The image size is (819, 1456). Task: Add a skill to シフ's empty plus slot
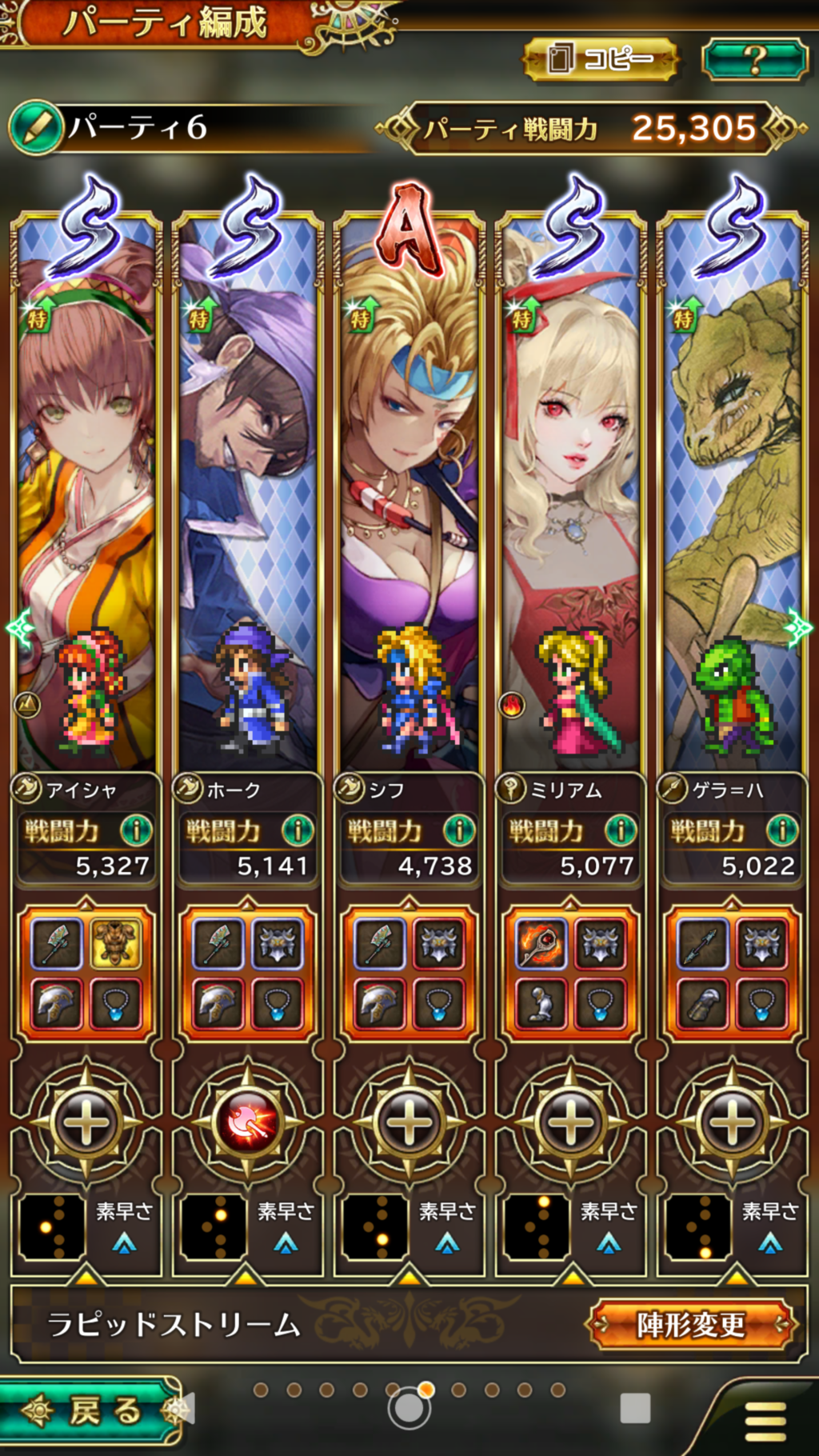point(409,1122)
